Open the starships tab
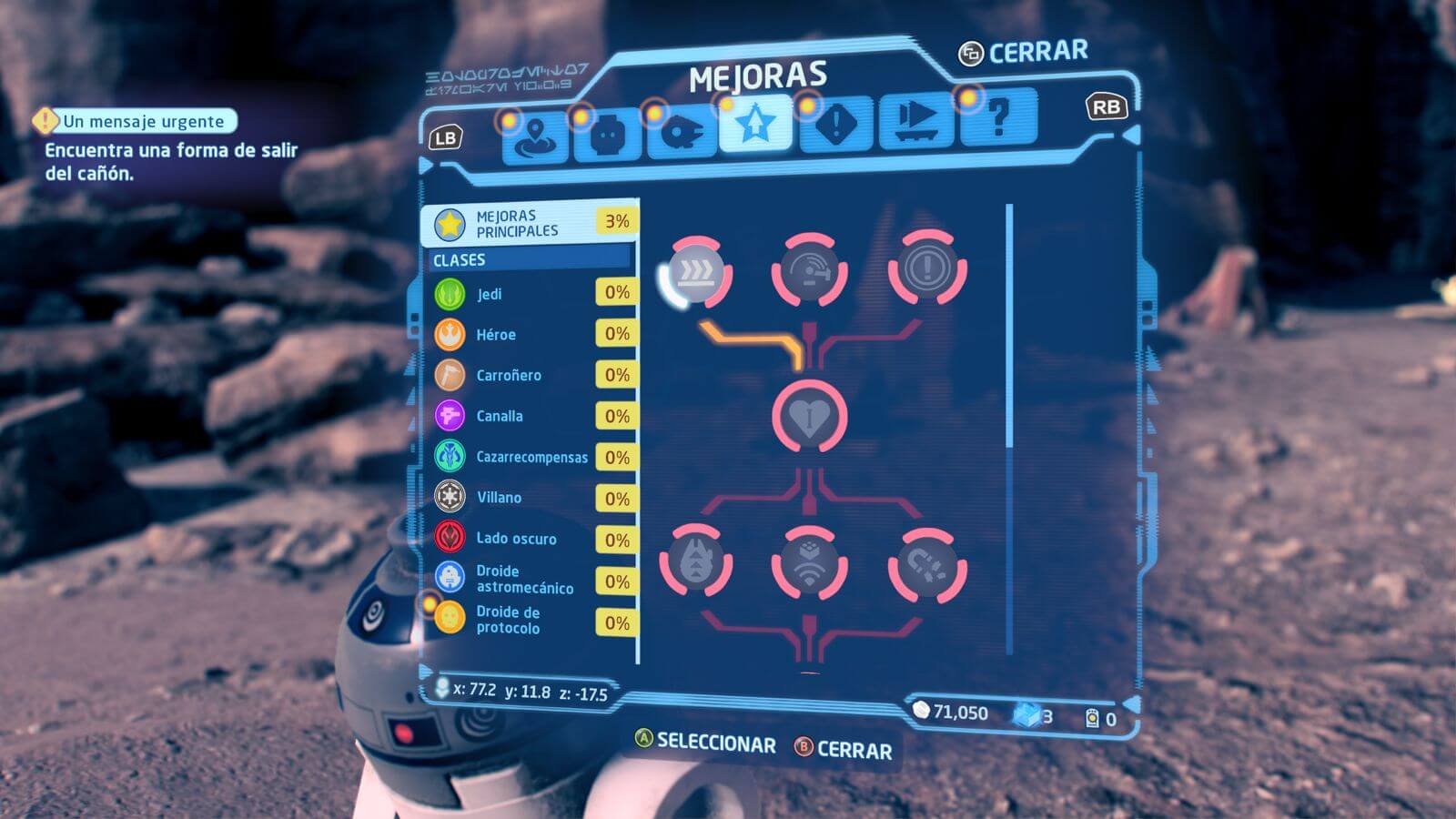The image size is (1456, 819). 680,133
